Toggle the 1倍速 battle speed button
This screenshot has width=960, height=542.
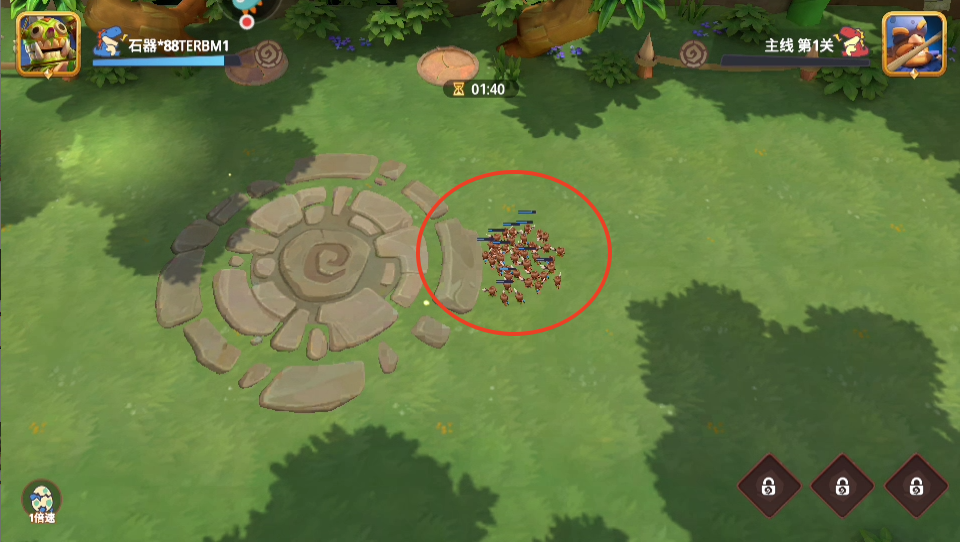click(x=42, y=503)
